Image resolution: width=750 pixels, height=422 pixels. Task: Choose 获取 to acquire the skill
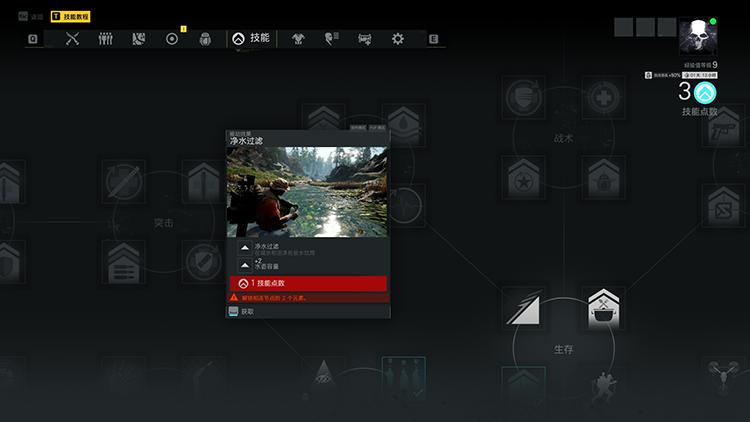point(247,311)
